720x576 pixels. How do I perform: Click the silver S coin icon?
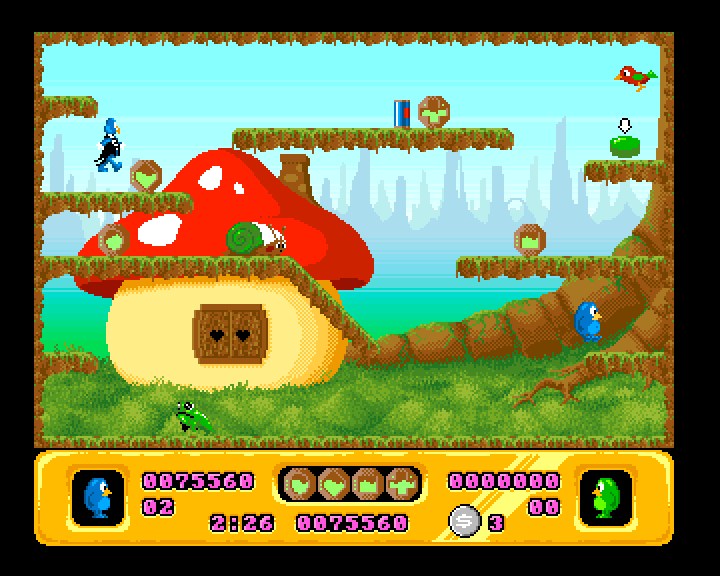click(x=463, y=521)
